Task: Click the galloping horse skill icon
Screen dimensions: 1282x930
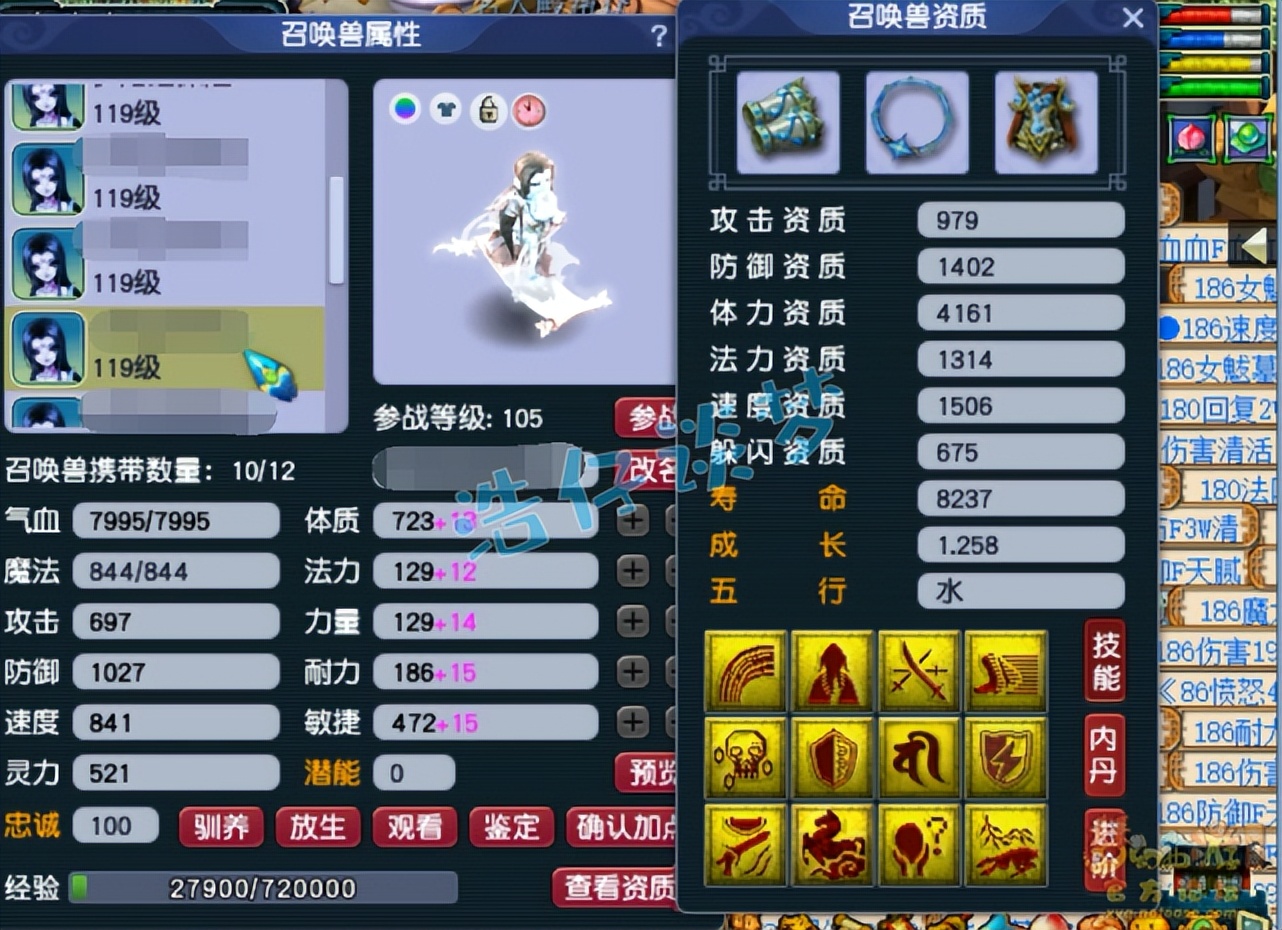Action: pos(832,844)
